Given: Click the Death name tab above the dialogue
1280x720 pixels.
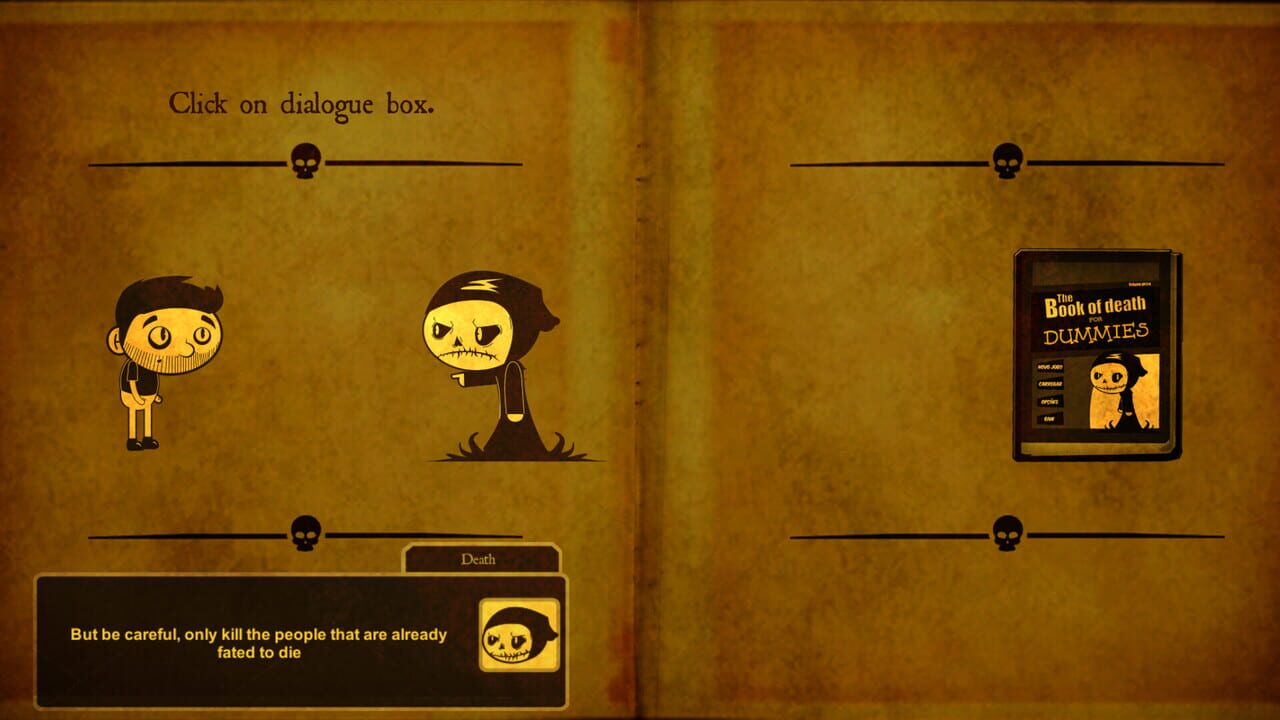Looking at the screenshot, I should tap(481, 559).
